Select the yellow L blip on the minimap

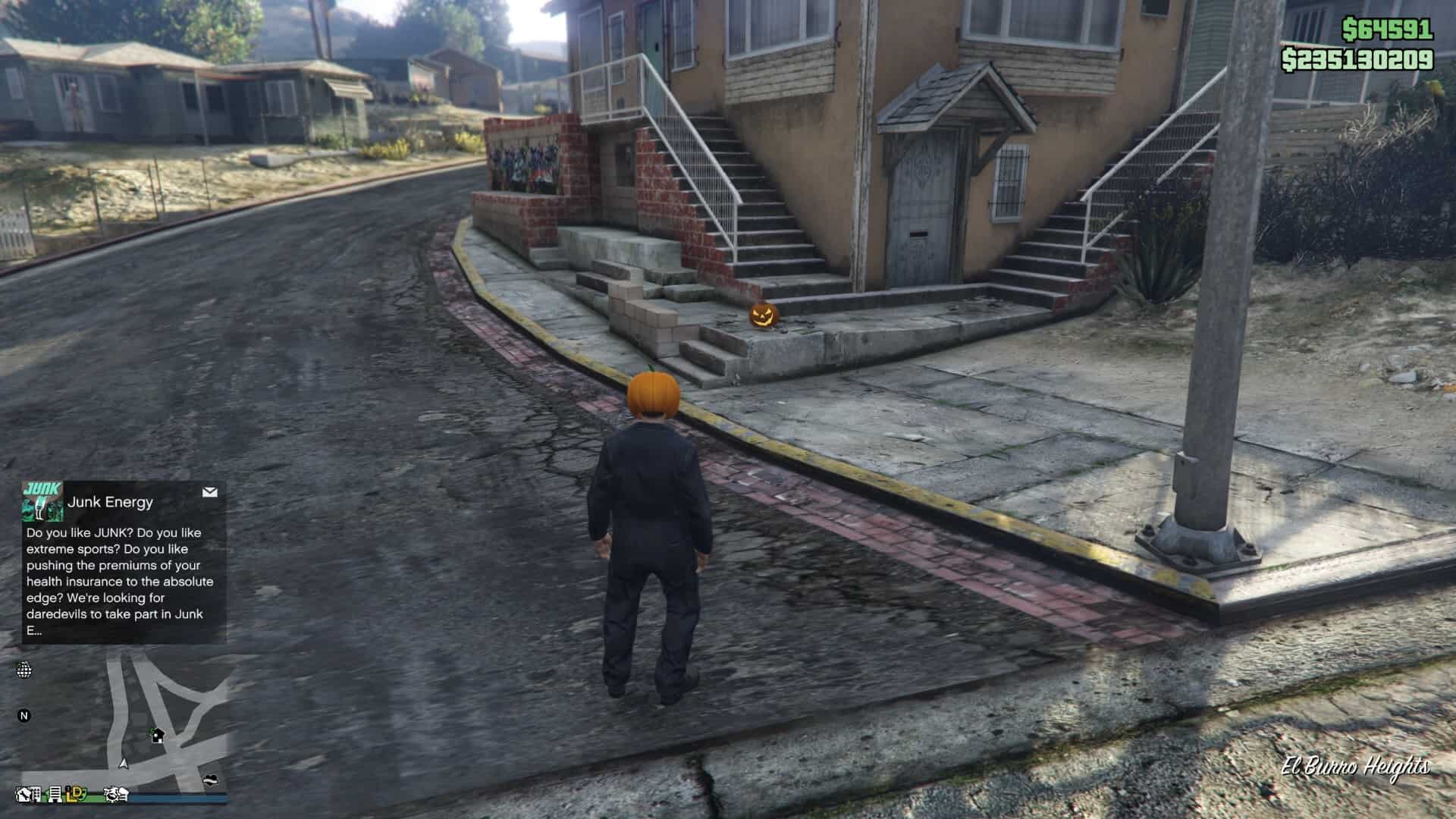(71, 795)
